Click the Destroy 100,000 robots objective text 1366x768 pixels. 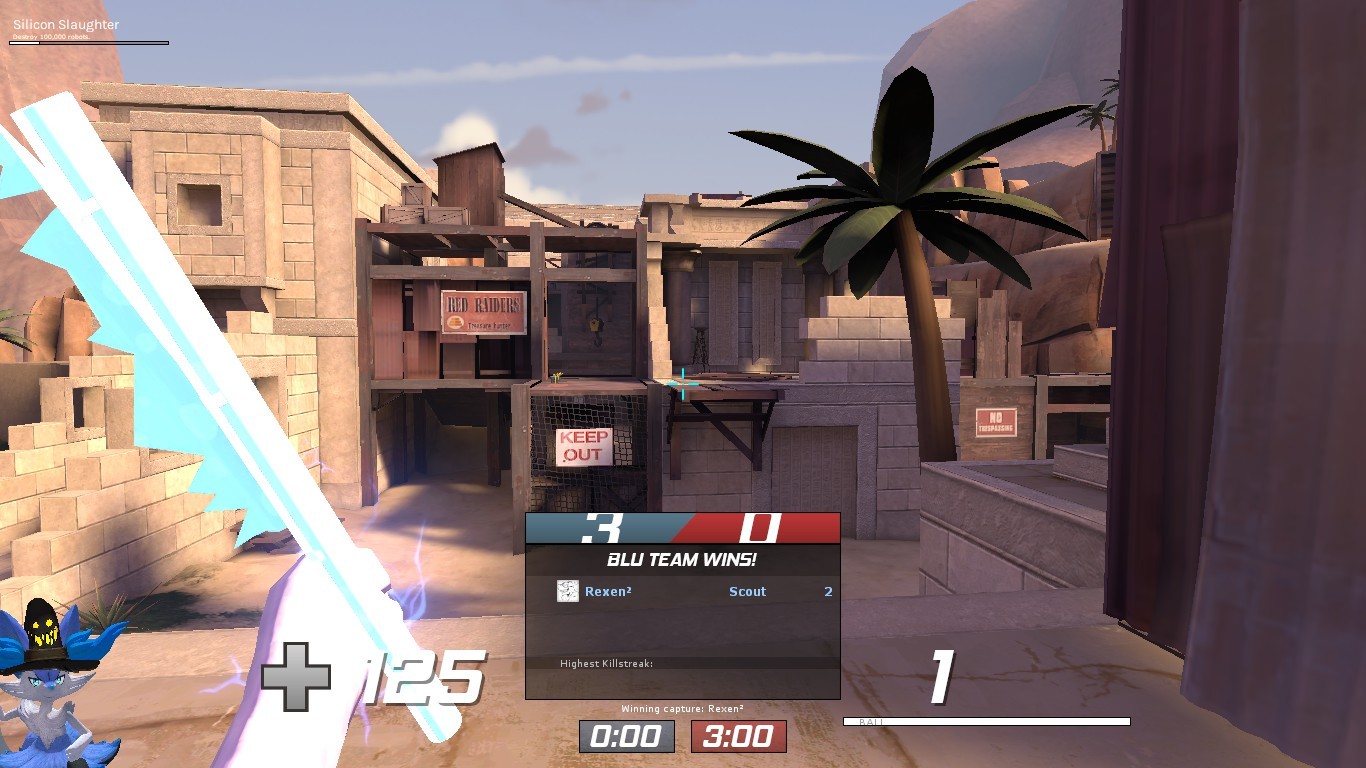[49, 36]
